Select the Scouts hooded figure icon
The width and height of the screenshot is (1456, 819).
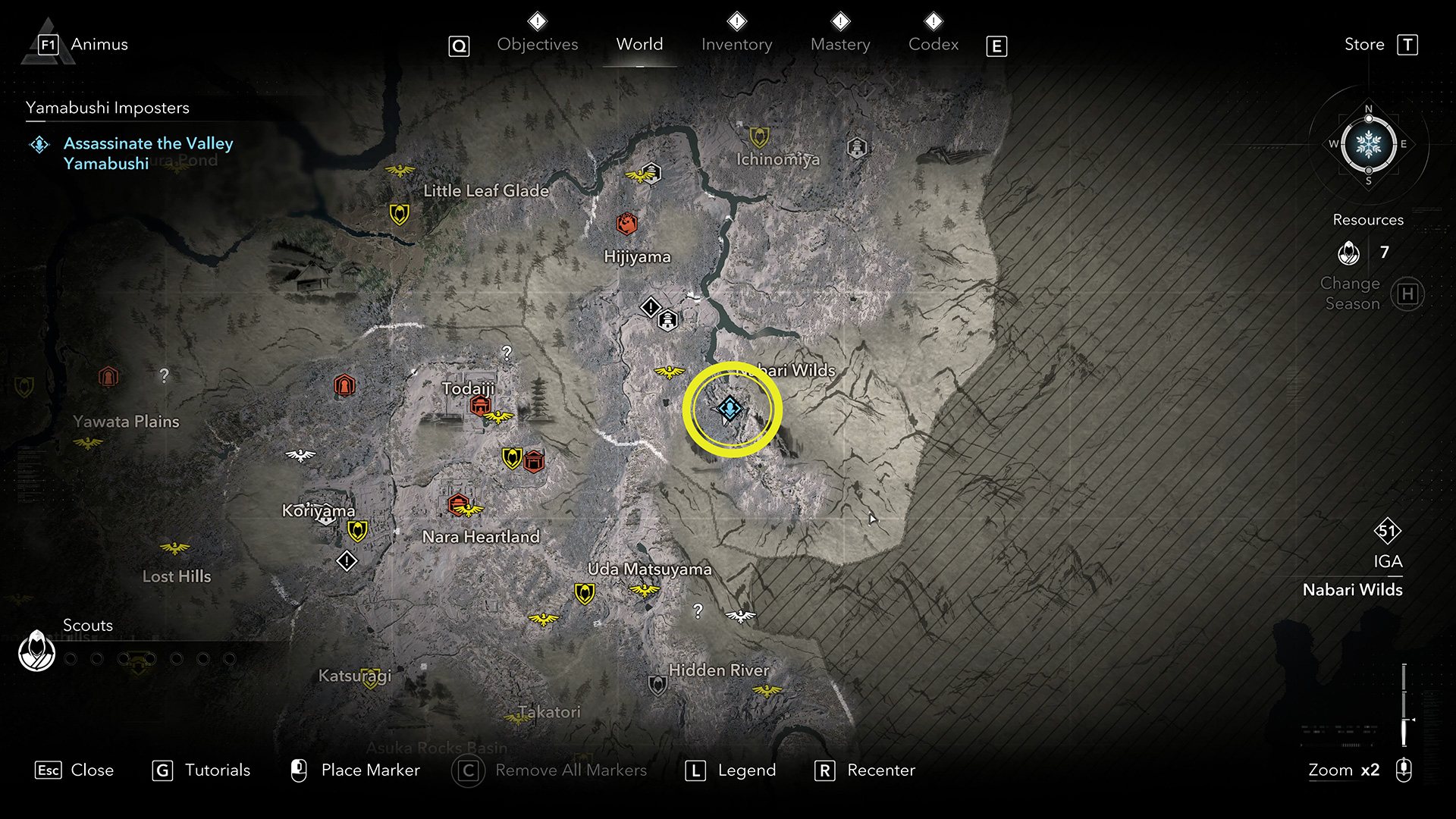[x=36, y=651]
